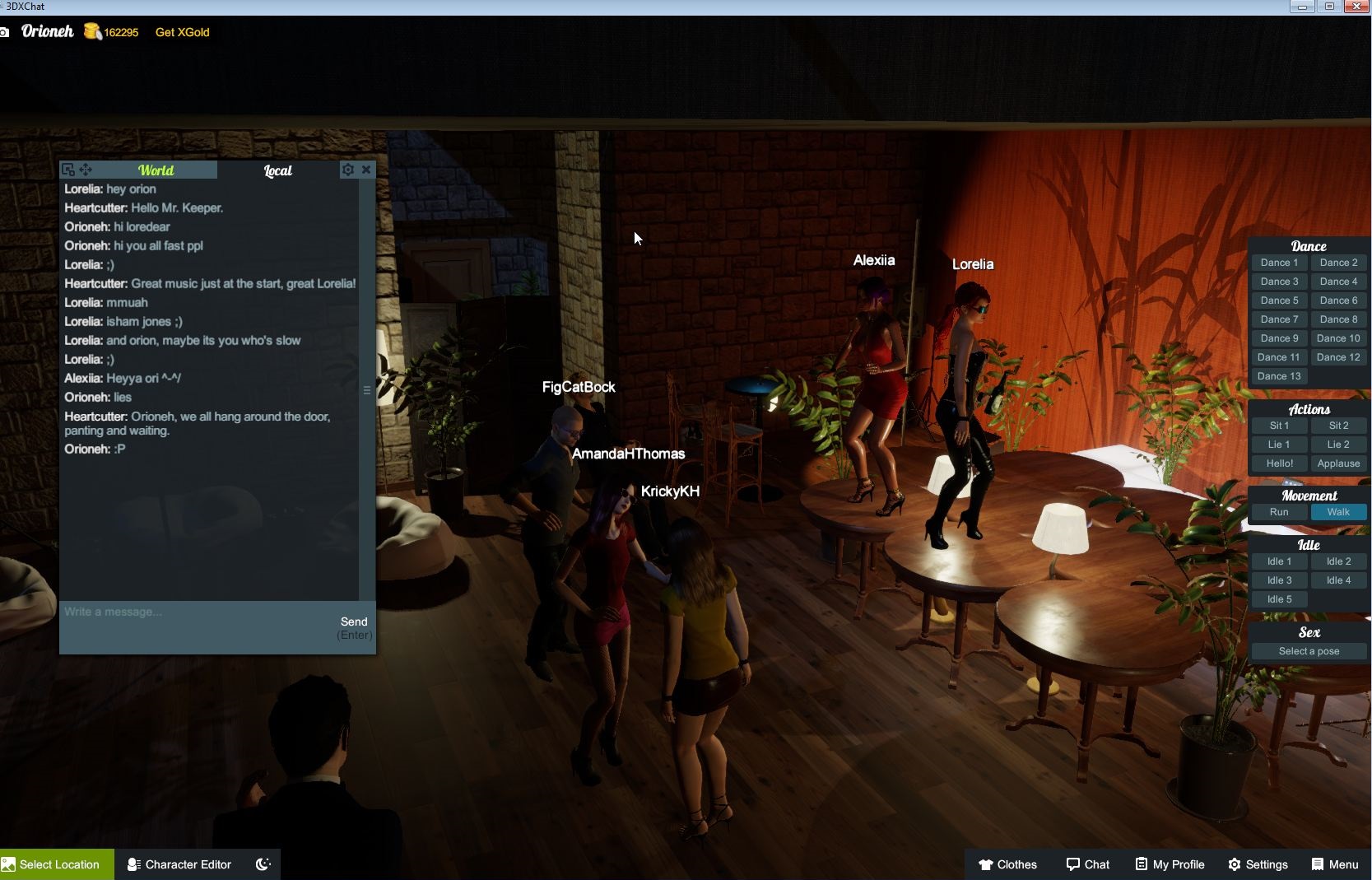
Task: Say Hello! with the action button
Action: pos(1279,463)
